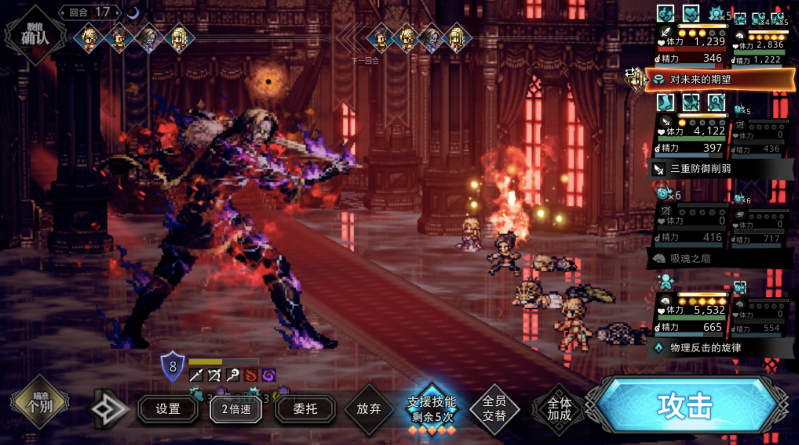Screen dimensions: 799x445
Task: Open the 设置 settings menu
Action: [168, 408]
